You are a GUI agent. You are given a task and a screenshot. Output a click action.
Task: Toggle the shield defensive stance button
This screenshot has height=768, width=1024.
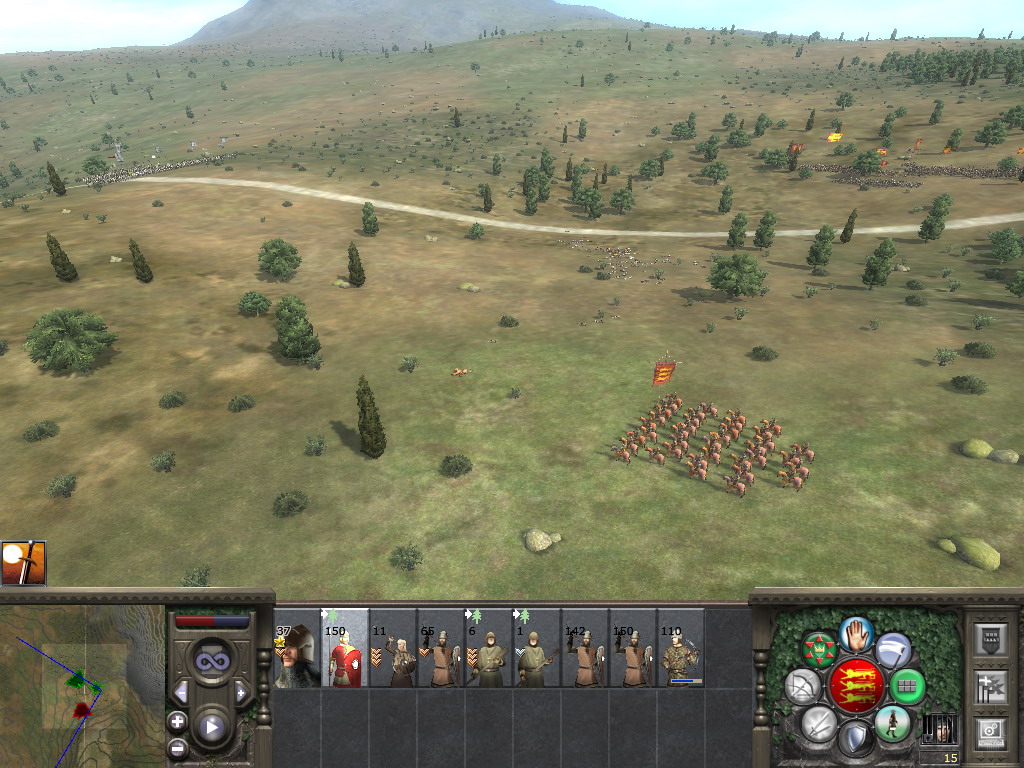[855, 740]
